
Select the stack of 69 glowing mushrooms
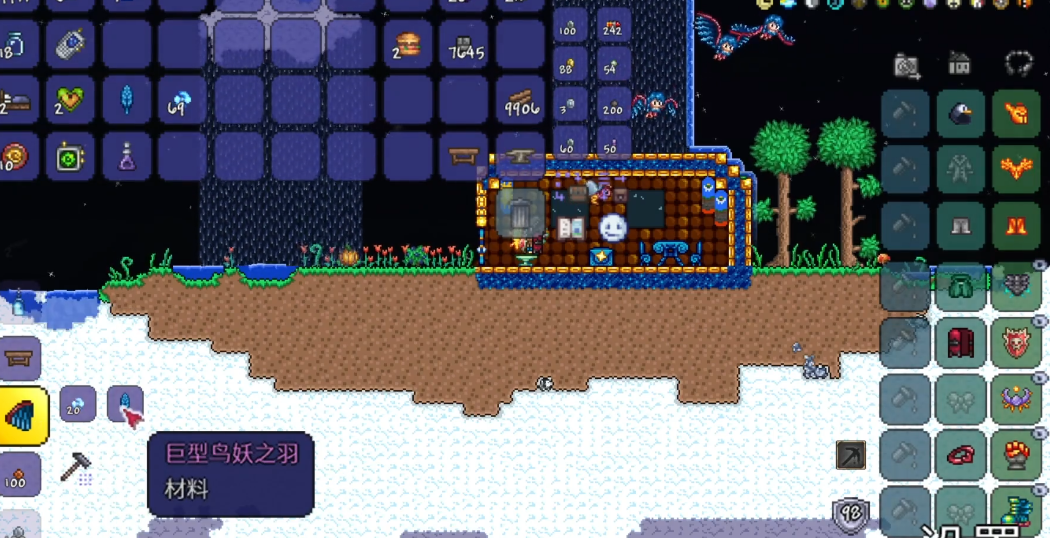pos(183,100)
